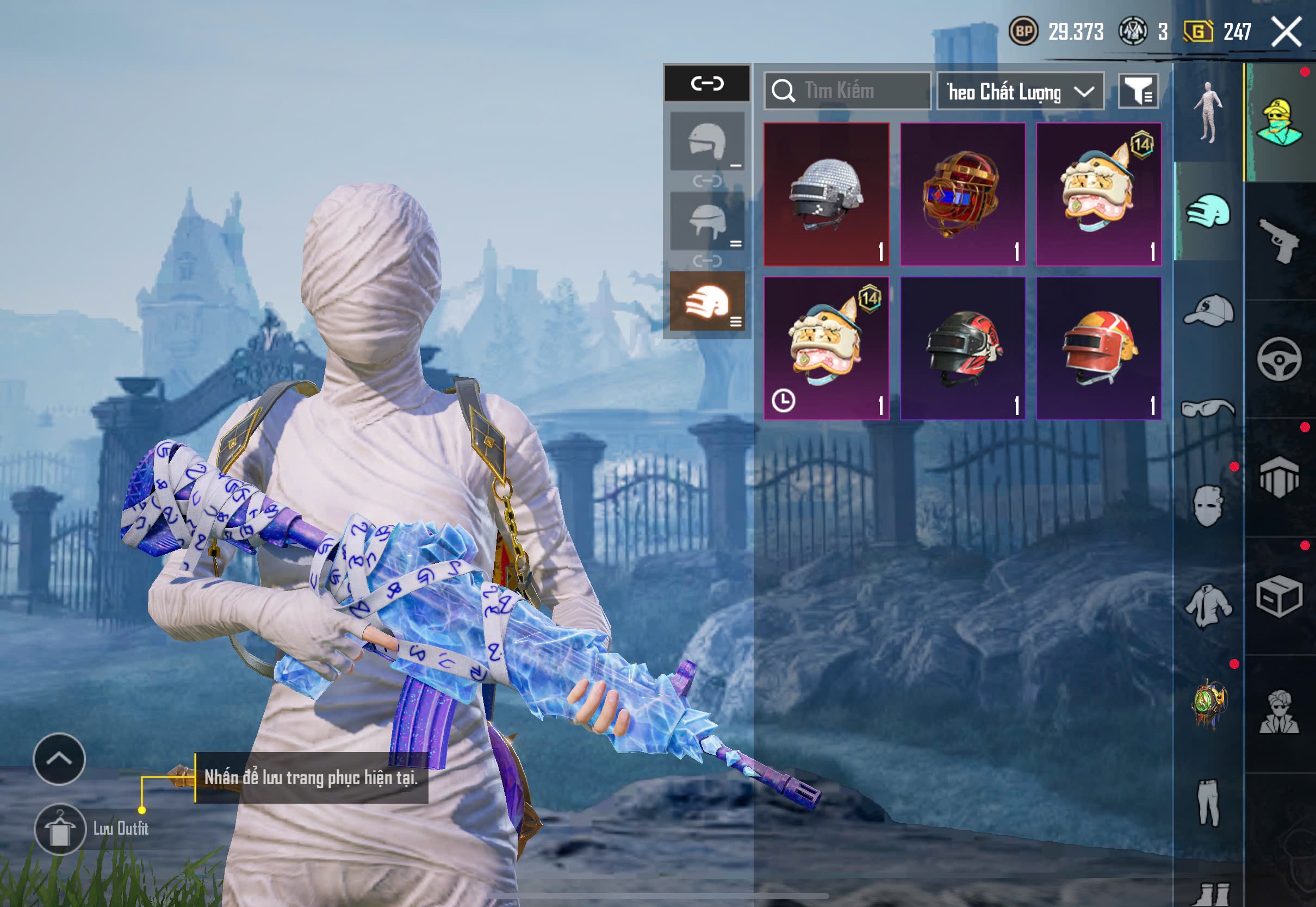
Task: Choose the red and gold caged helmet
Action: coord(963,194)
